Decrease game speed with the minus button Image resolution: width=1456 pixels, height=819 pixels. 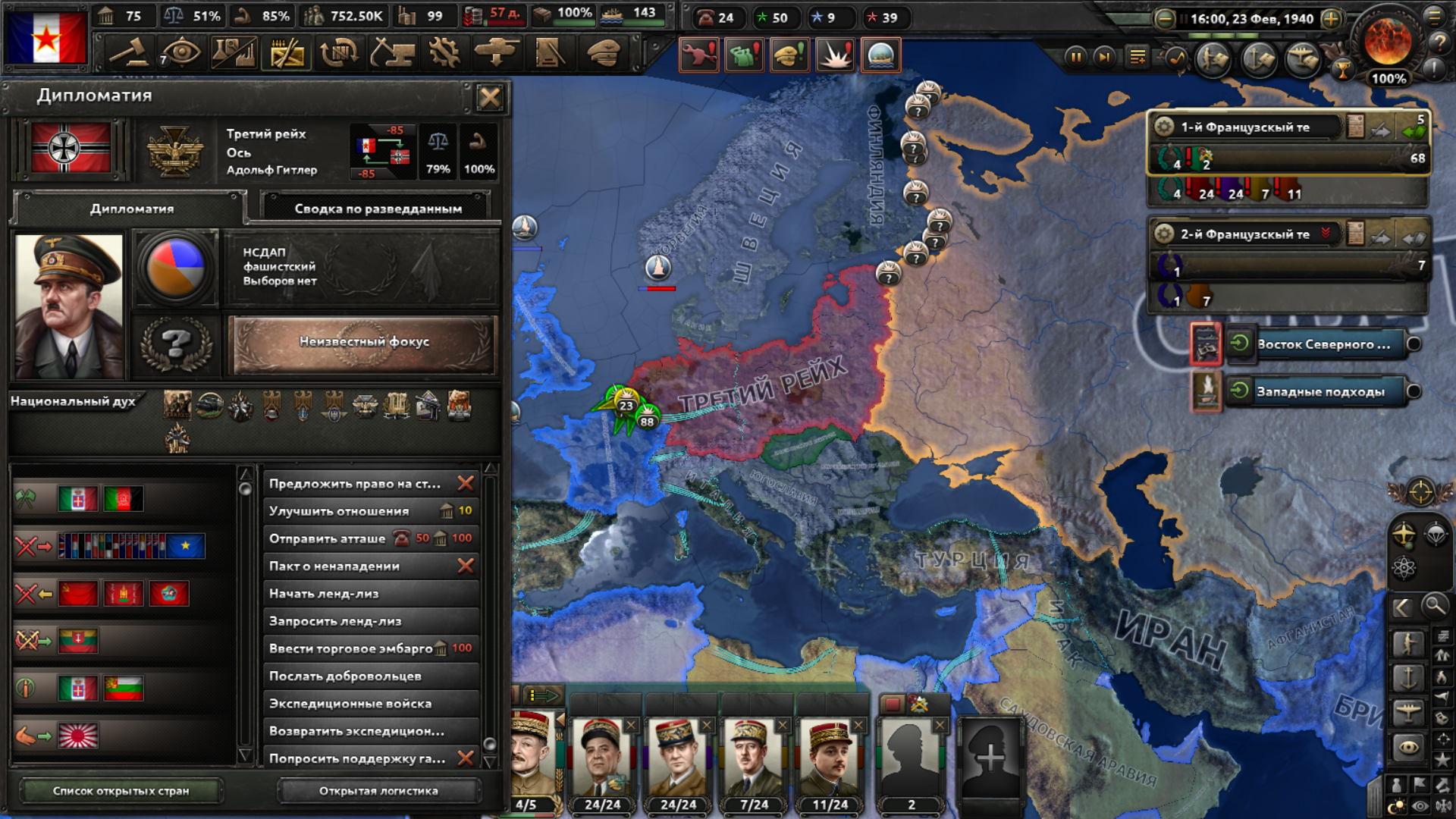pos(1165,19)
